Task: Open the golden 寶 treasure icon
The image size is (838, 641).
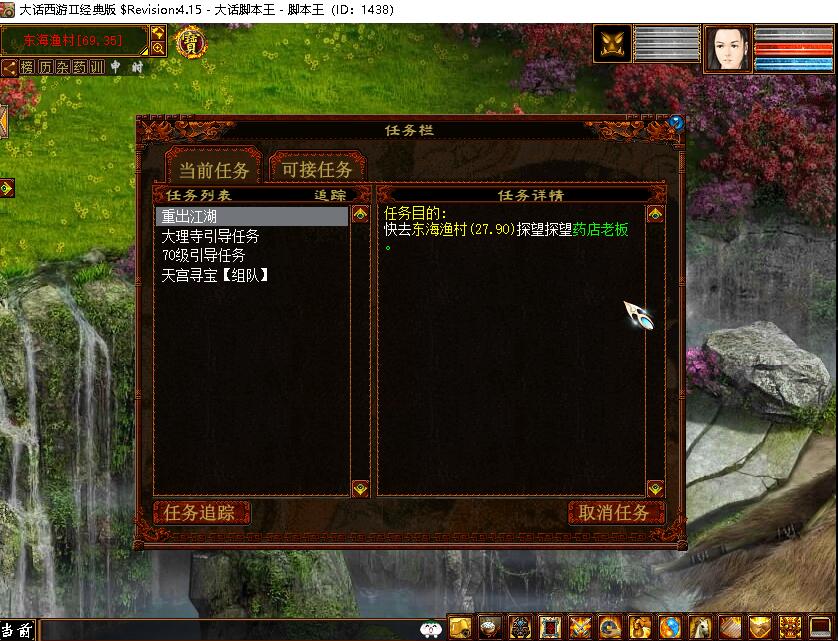Action: [189, 43]
